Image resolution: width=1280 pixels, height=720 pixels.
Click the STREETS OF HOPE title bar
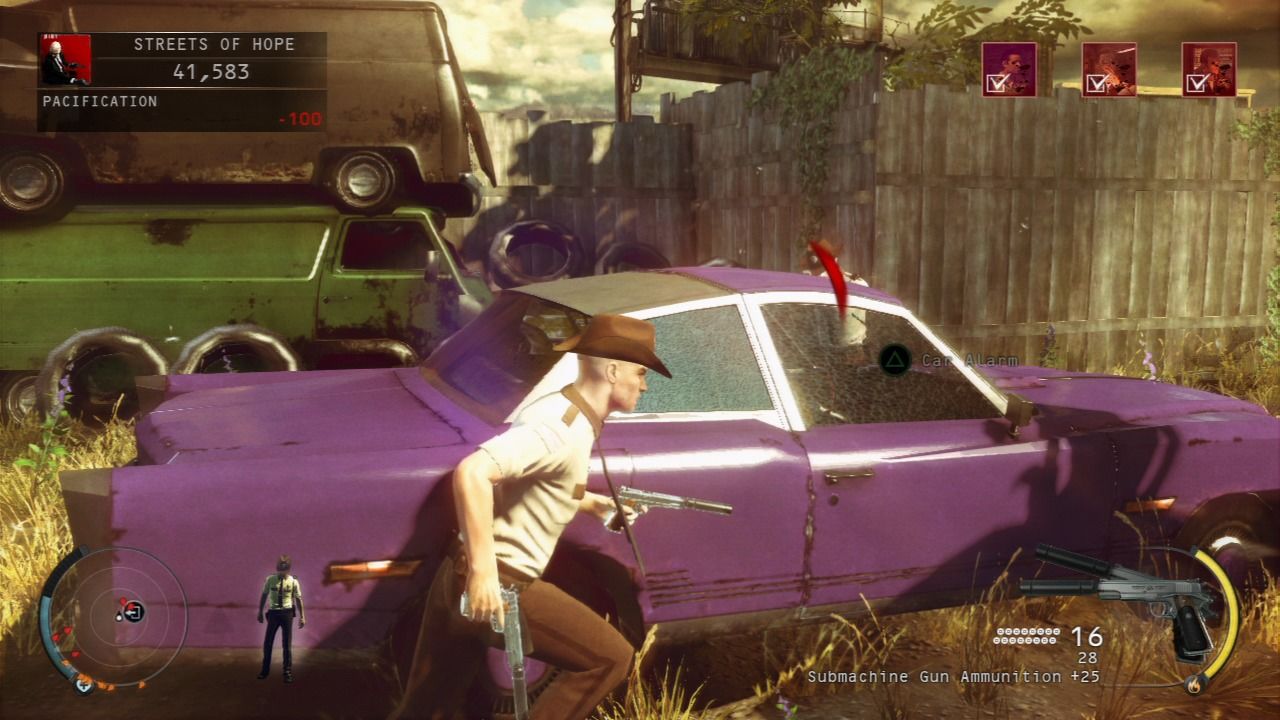pos(213,44)
